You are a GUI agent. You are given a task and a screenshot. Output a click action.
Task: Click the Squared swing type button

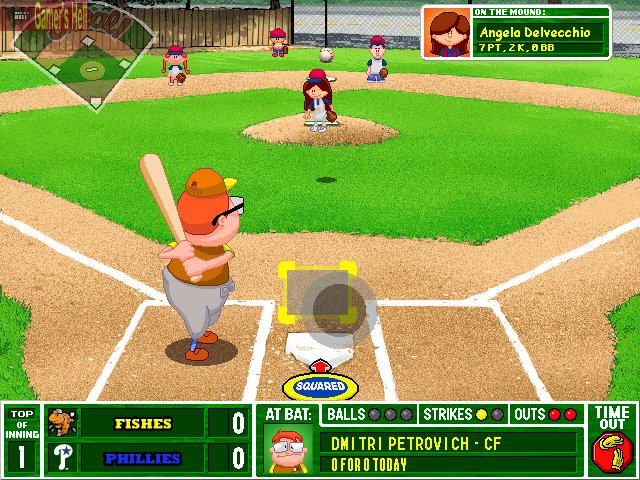click(320, 386)
